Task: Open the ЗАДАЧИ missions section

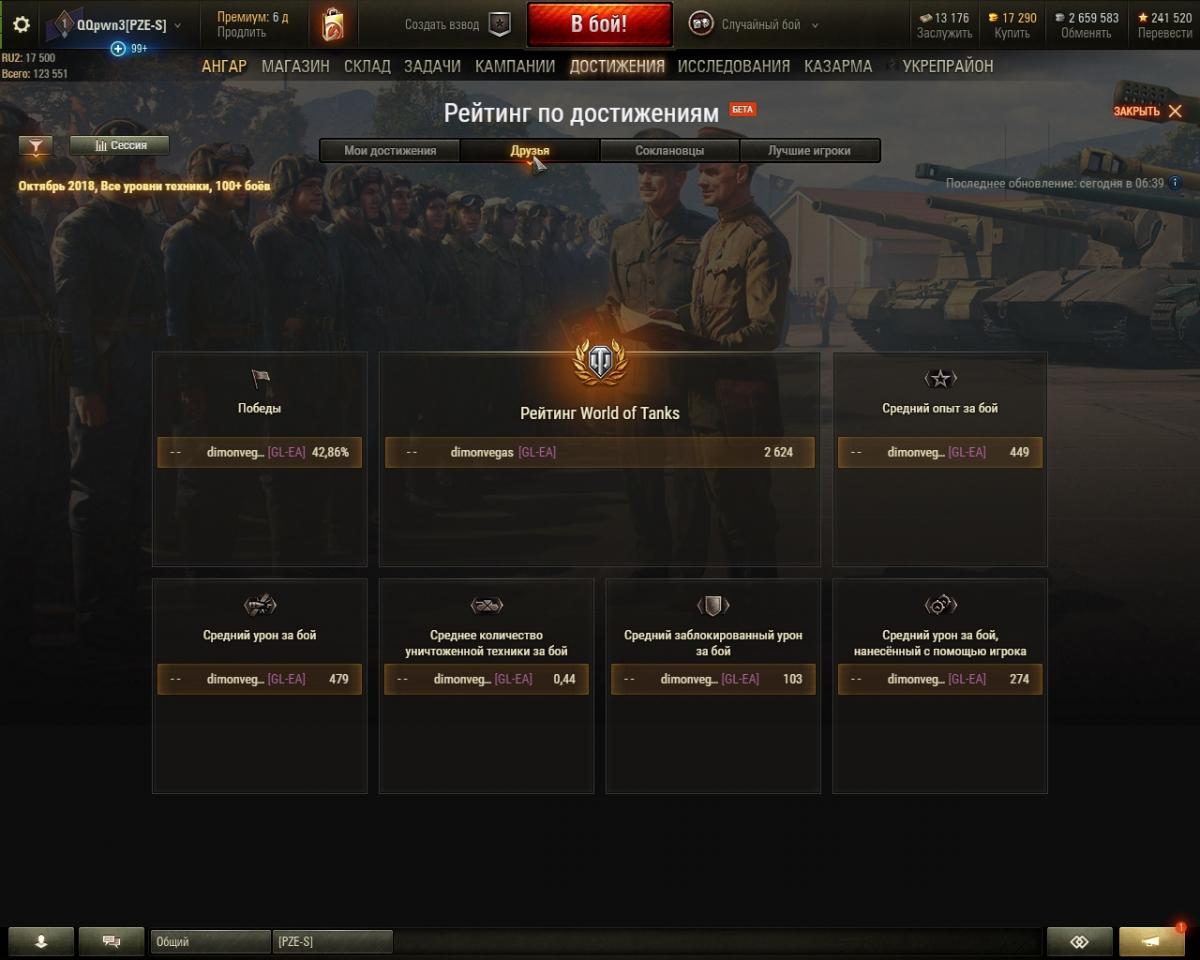Action: (432, 66)
